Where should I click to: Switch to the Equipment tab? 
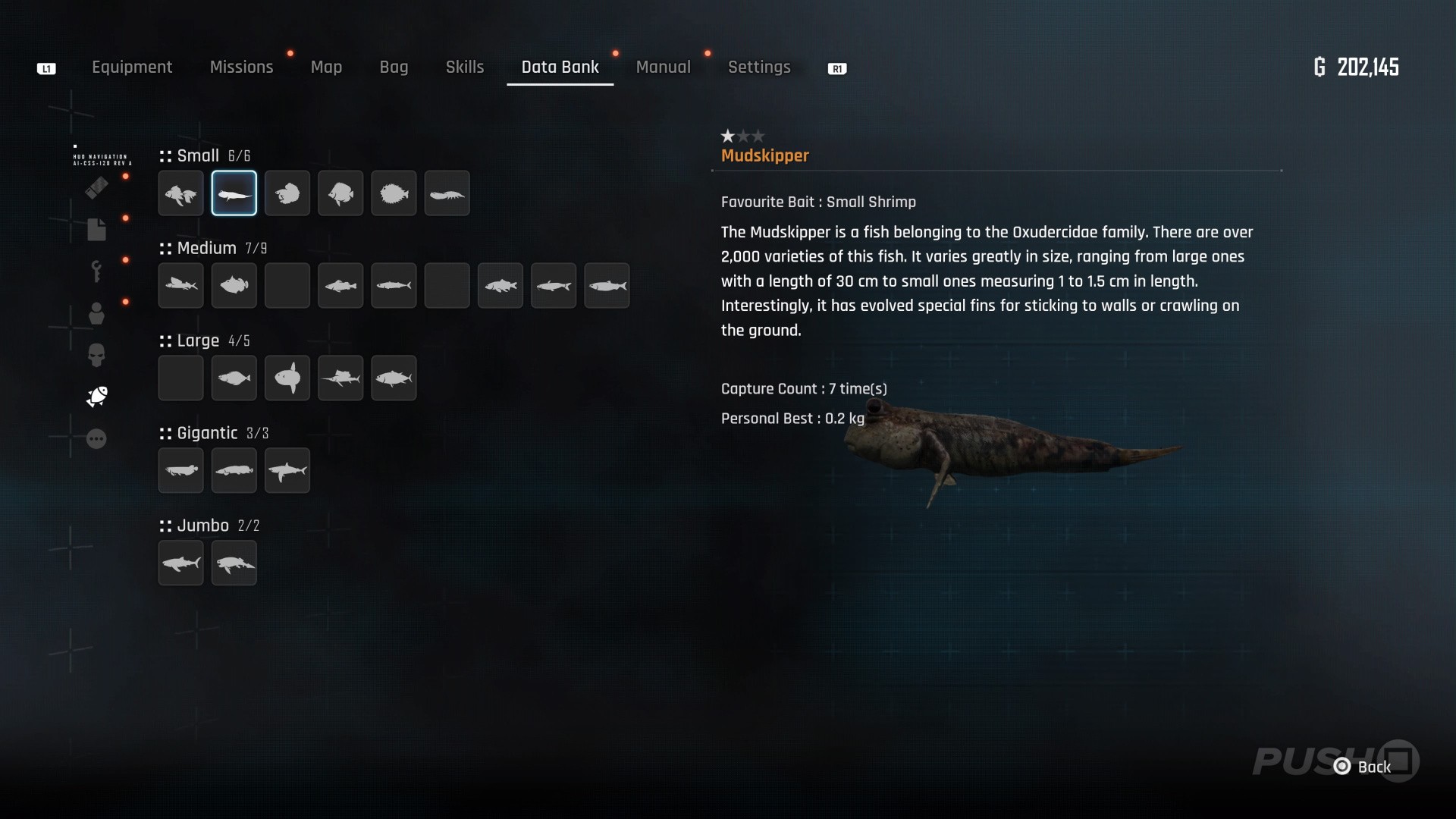pyautogui.click(x=132, y=67)
